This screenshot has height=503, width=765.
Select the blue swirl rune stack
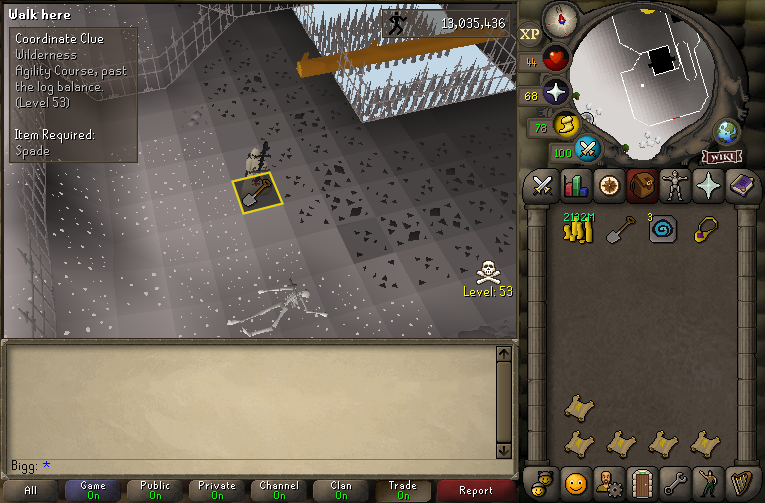(663, 230)
